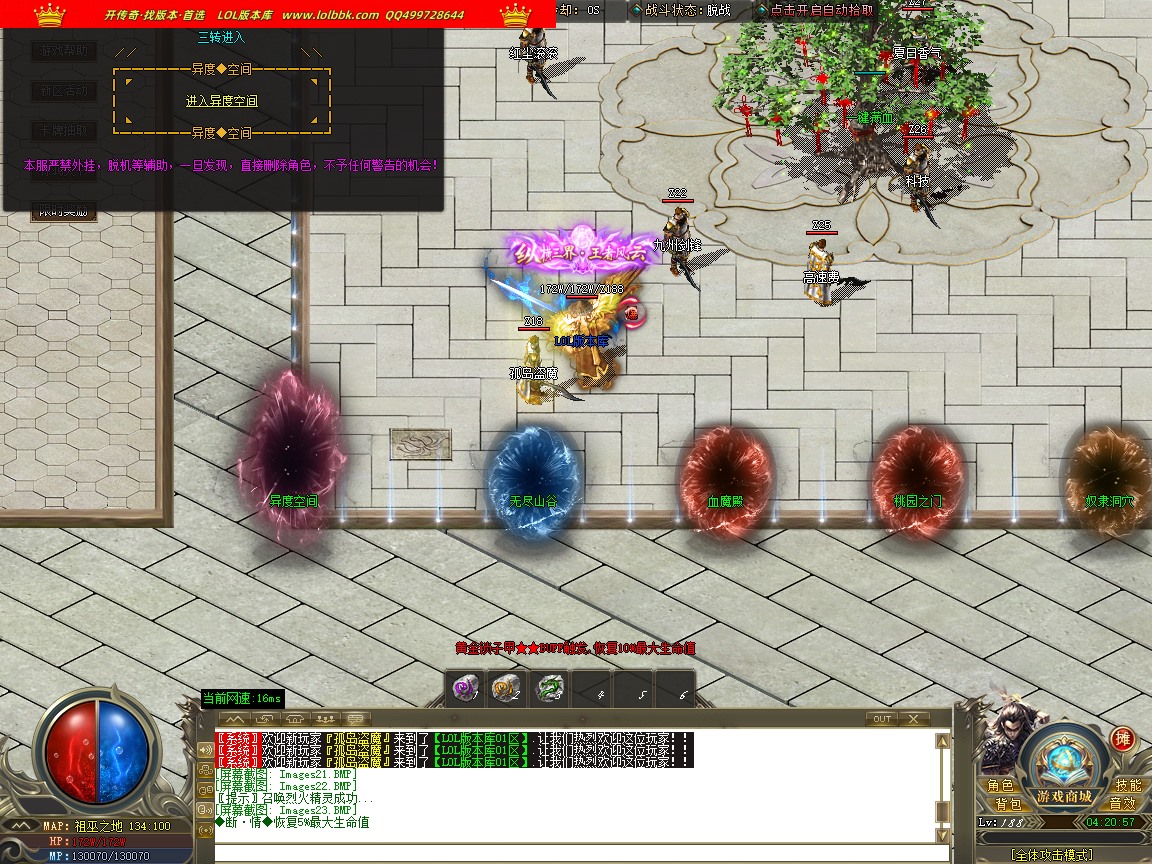The width and height of the screenshot is (1152, 864).
Task: Close the chat panel with the X button
Action: pos(913,718)
